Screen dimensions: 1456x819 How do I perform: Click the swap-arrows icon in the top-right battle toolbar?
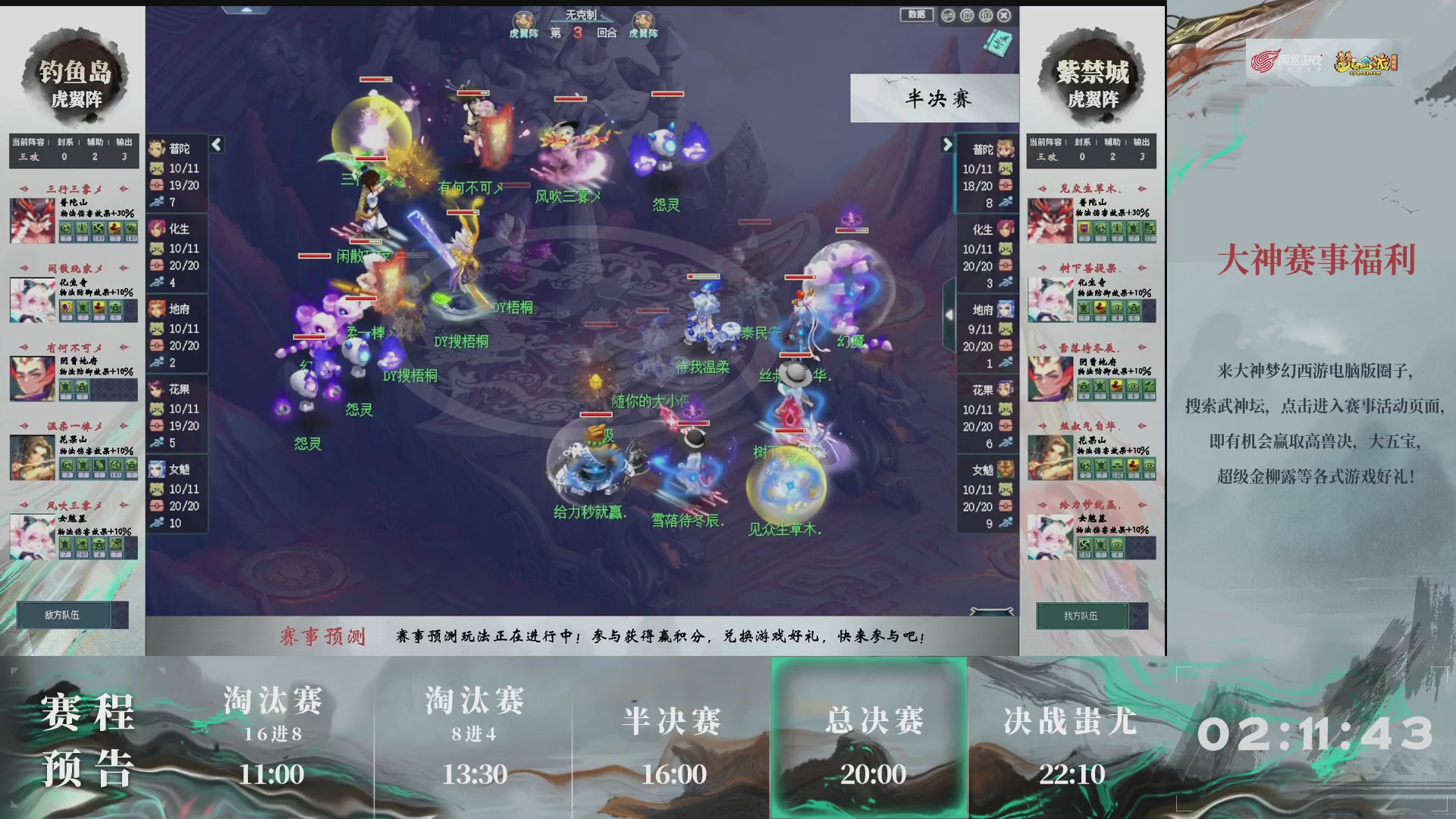tap(947, 14)
